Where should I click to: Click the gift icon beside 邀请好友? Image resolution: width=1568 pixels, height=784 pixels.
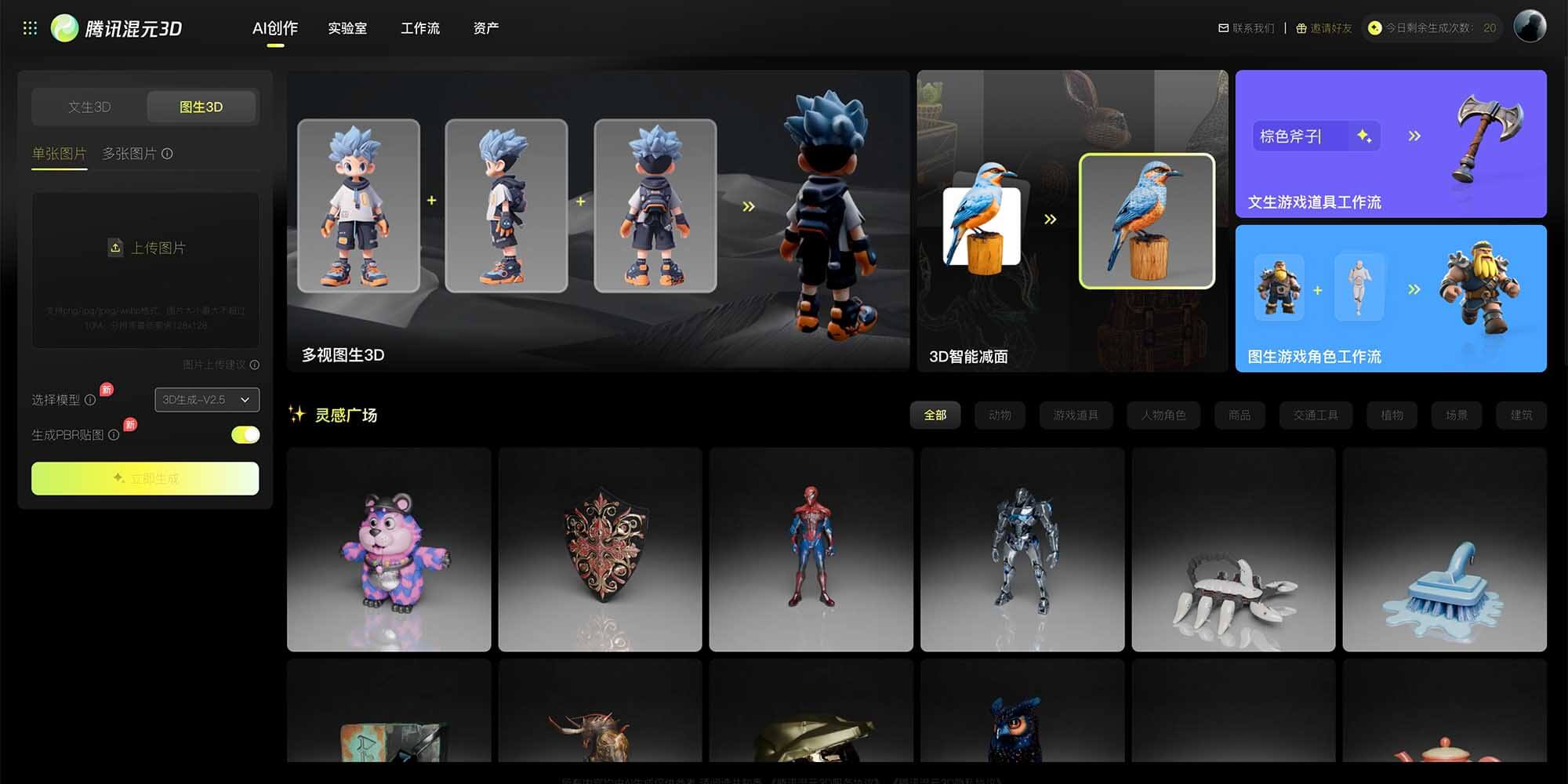[1300, 27]
